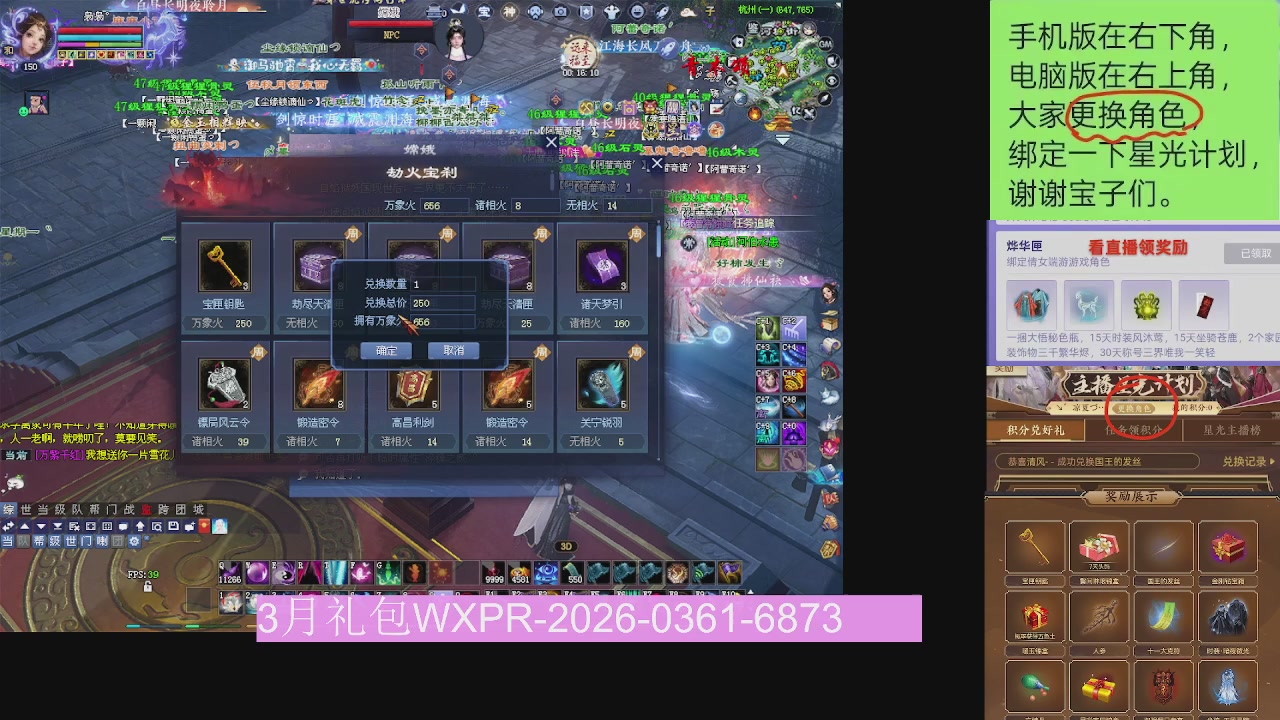Open the NPC button at the top

390,33
